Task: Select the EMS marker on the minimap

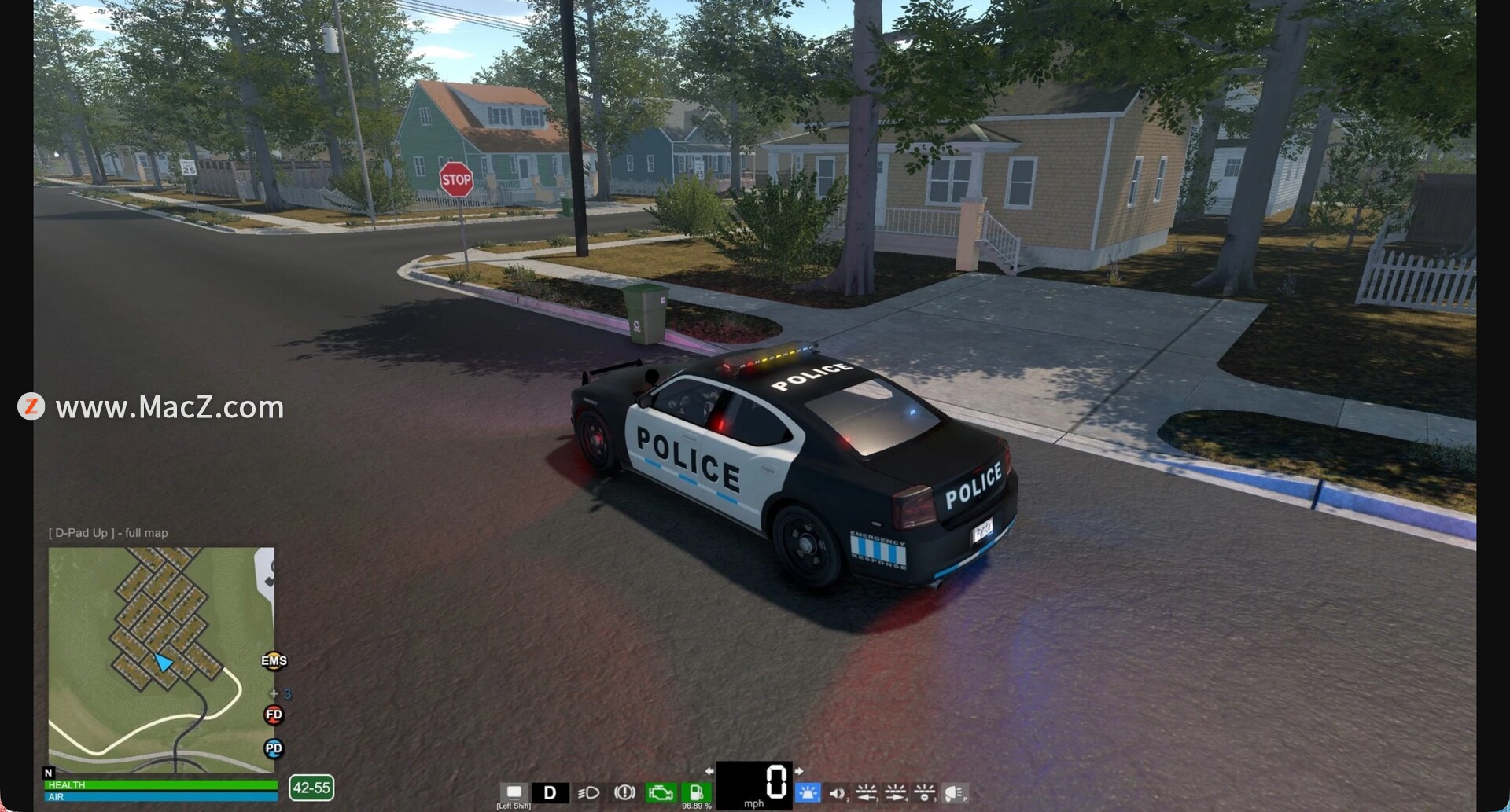Action: tap(274, 660)
